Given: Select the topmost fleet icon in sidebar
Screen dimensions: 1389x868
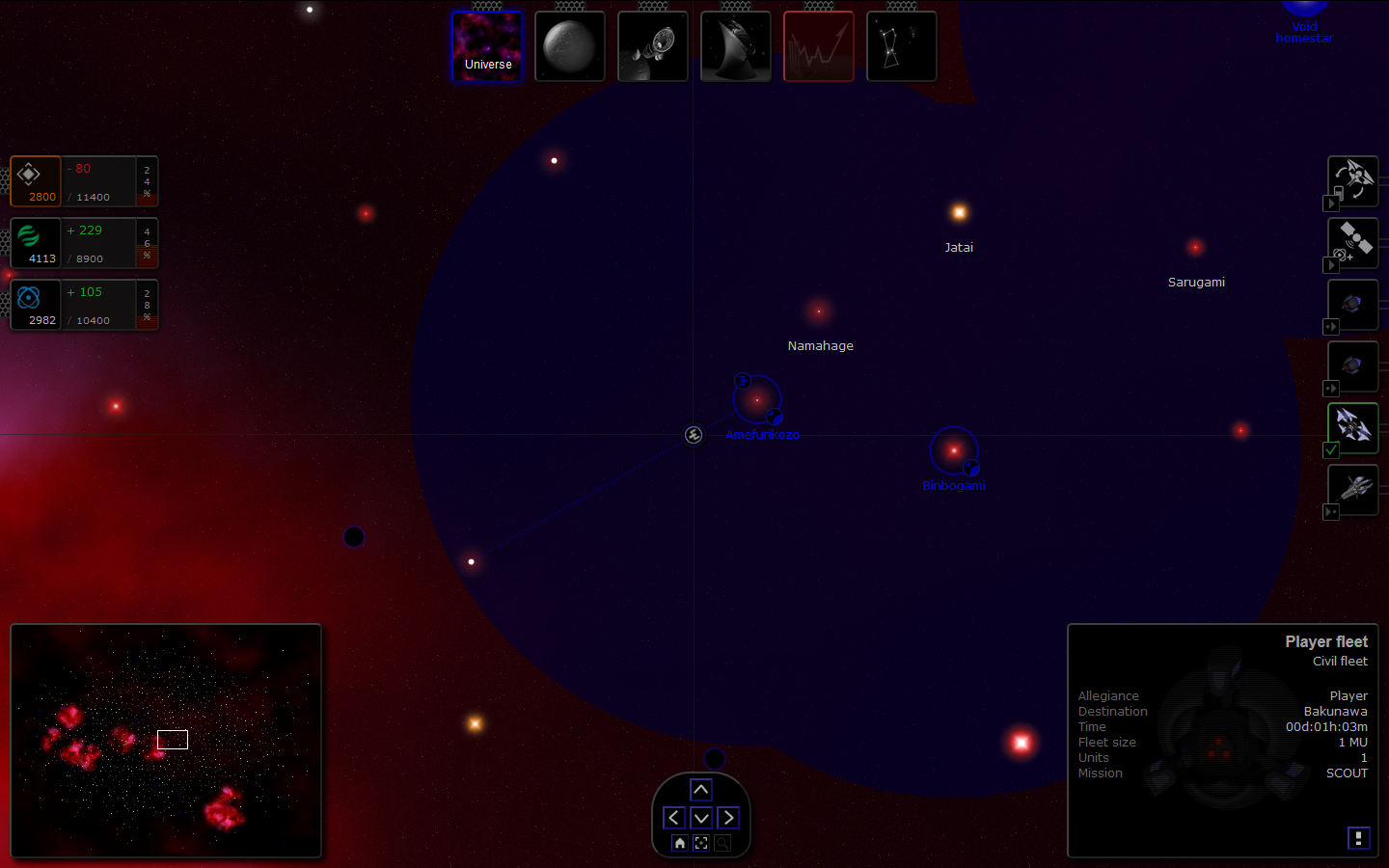Looking at the screenshot, I should (x=1353, y=181).
